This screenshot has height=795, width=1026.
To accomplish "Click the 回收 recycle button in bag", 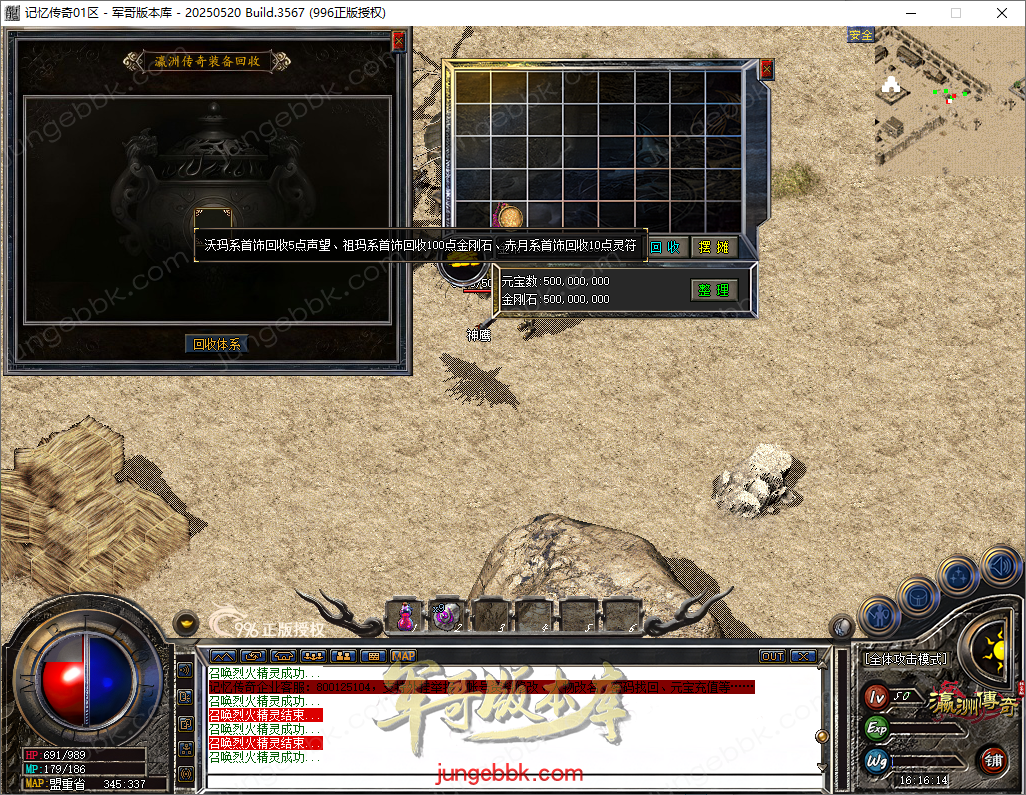I will pos(666,247).
